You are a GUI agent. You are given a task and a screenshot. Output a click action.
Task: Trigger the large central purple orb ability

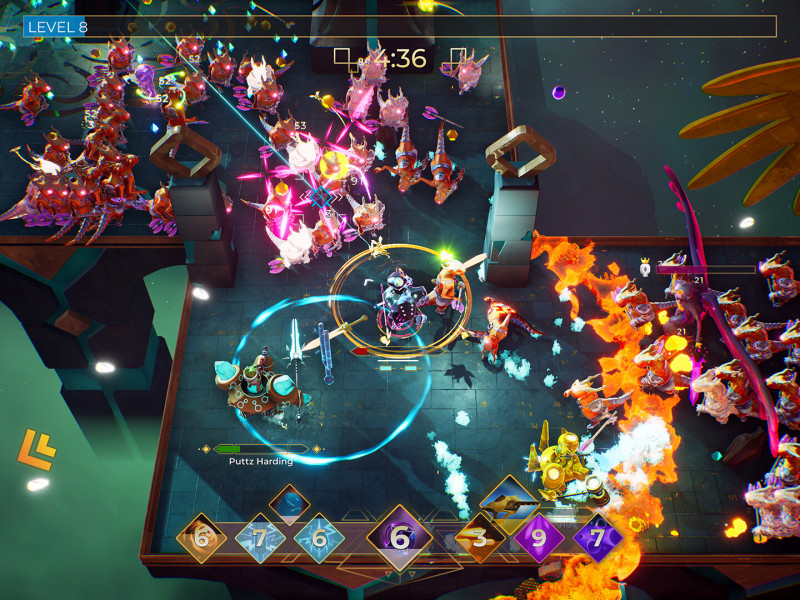[399, 538]
